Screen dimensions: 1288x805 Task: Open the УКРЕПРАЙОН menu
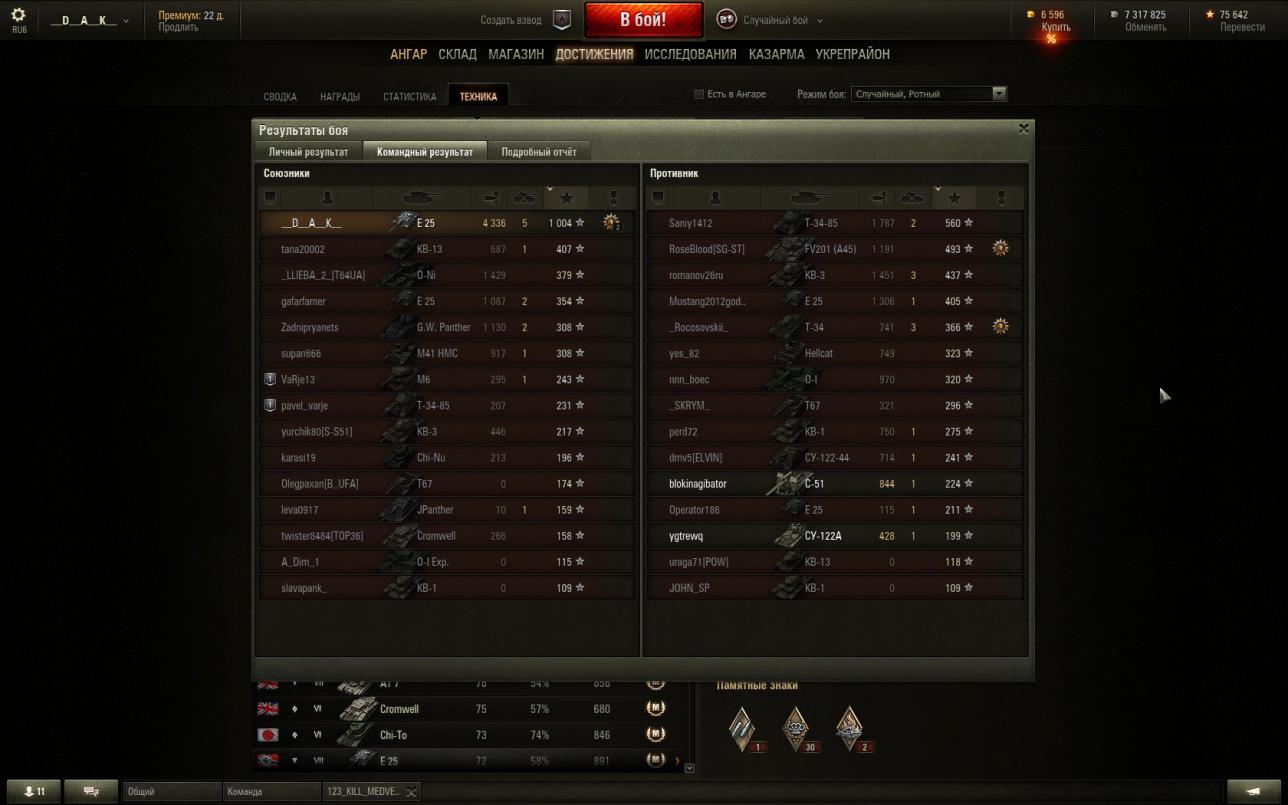852,54
